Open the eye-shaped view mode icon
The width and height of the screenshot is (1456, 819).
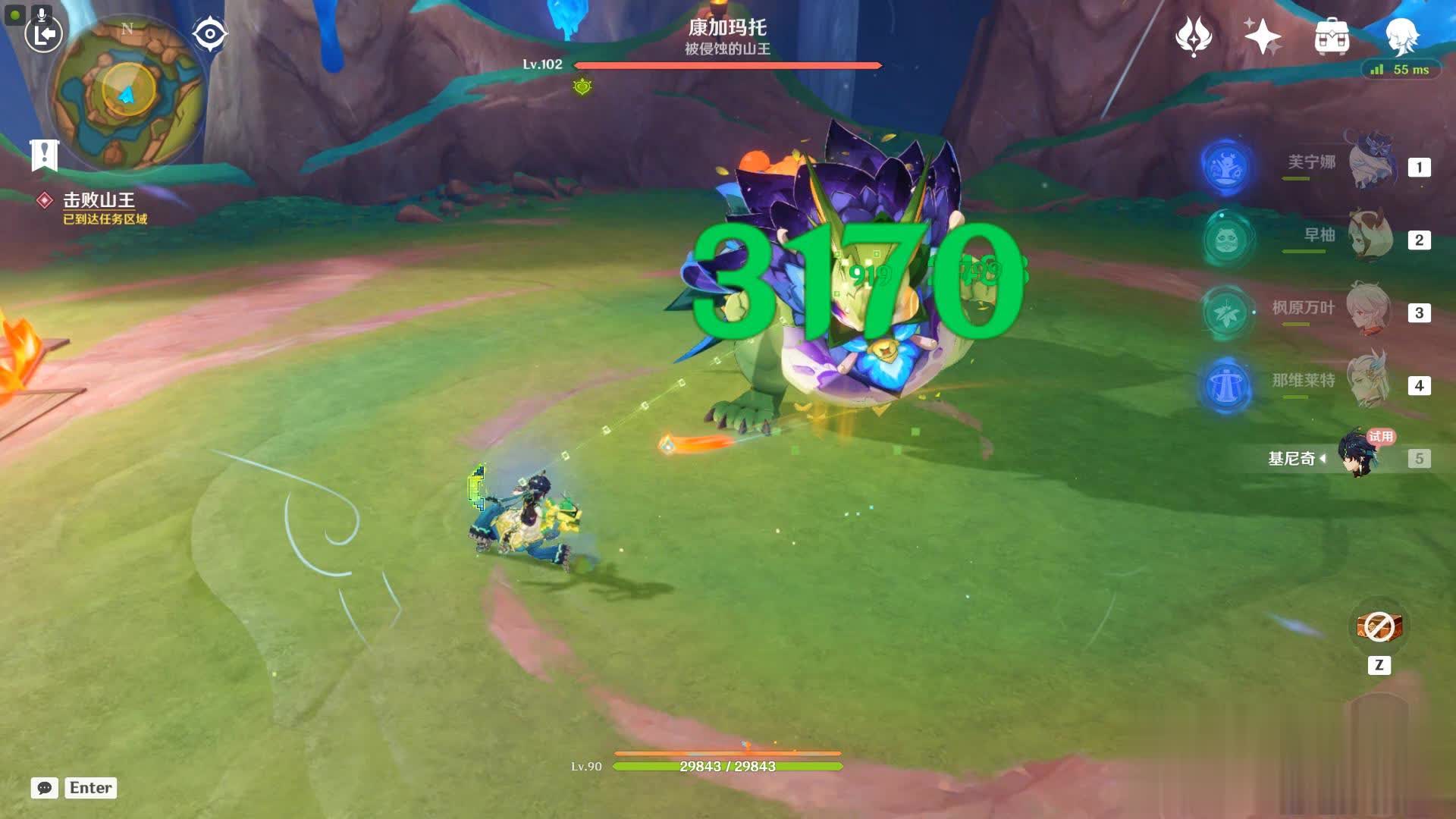pos(209,34)
